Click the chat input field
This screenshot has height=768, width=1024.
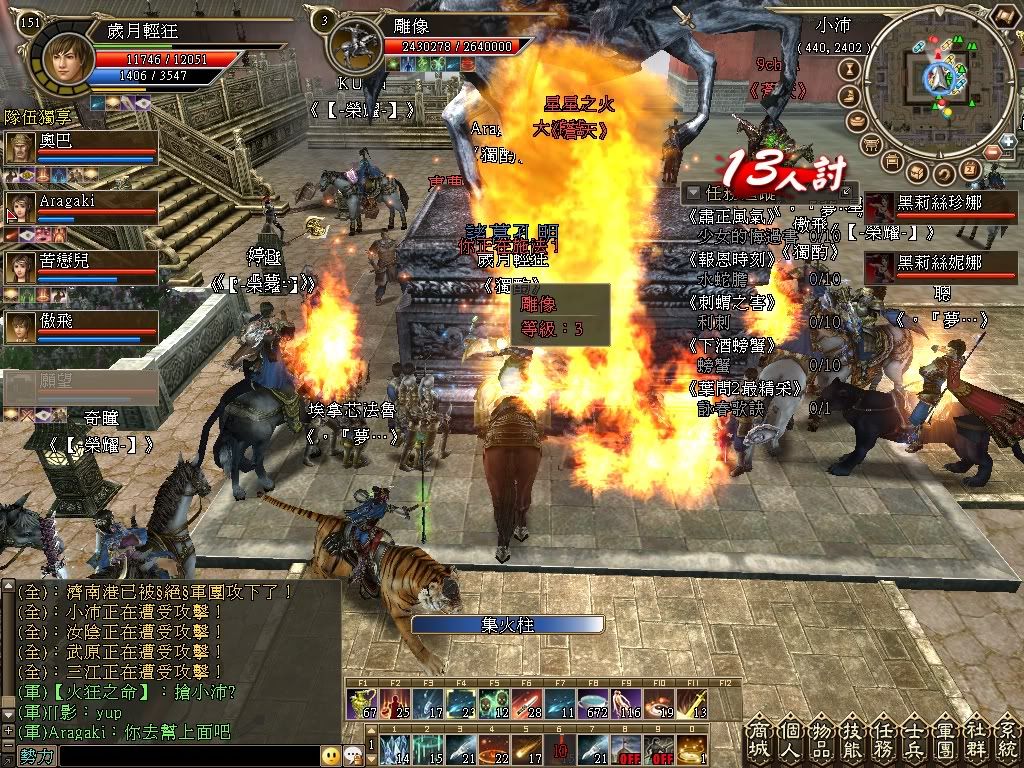coord(180,756)
